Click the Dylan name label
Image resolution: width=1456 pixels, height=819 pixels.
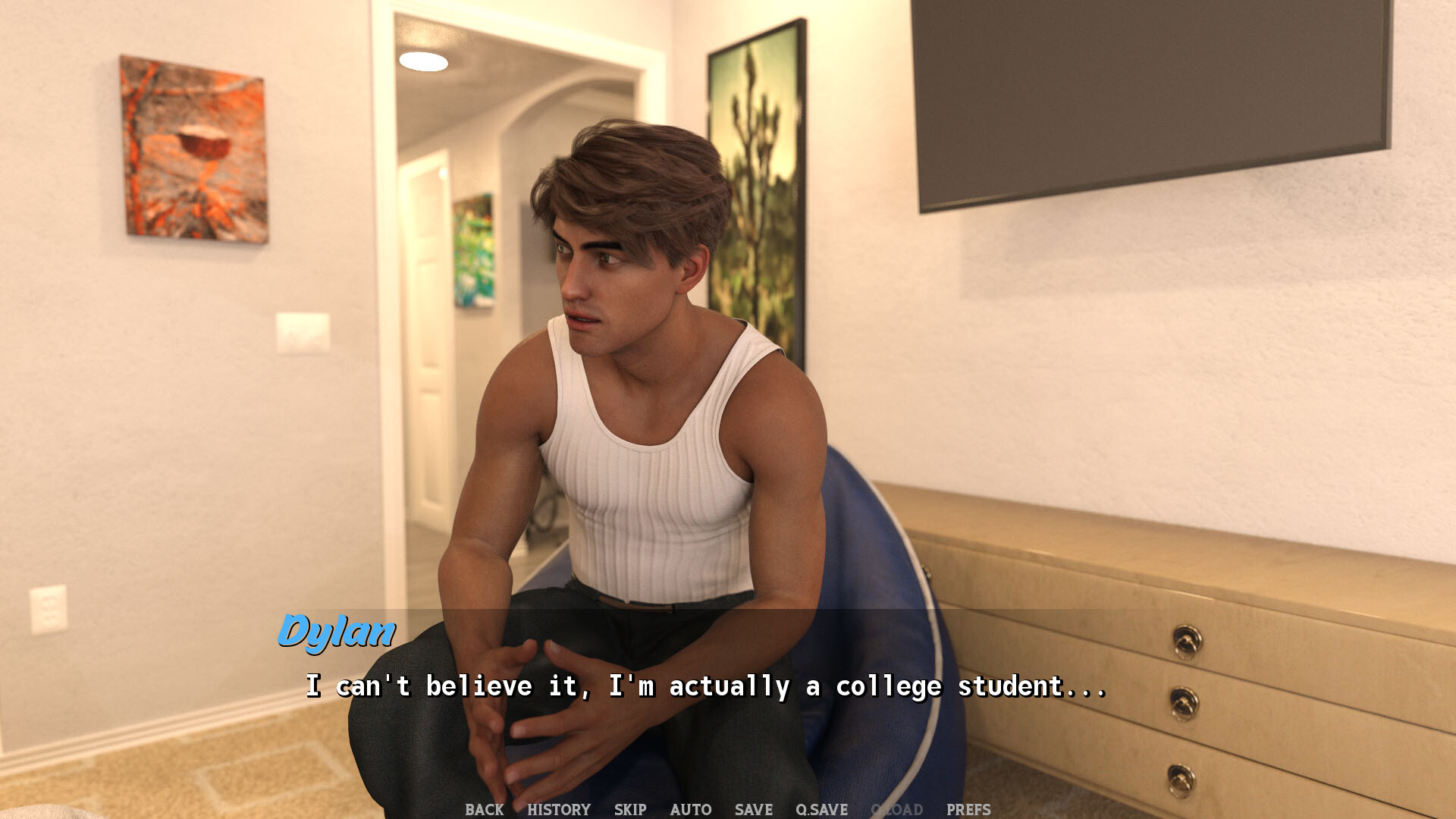point(337,632)
